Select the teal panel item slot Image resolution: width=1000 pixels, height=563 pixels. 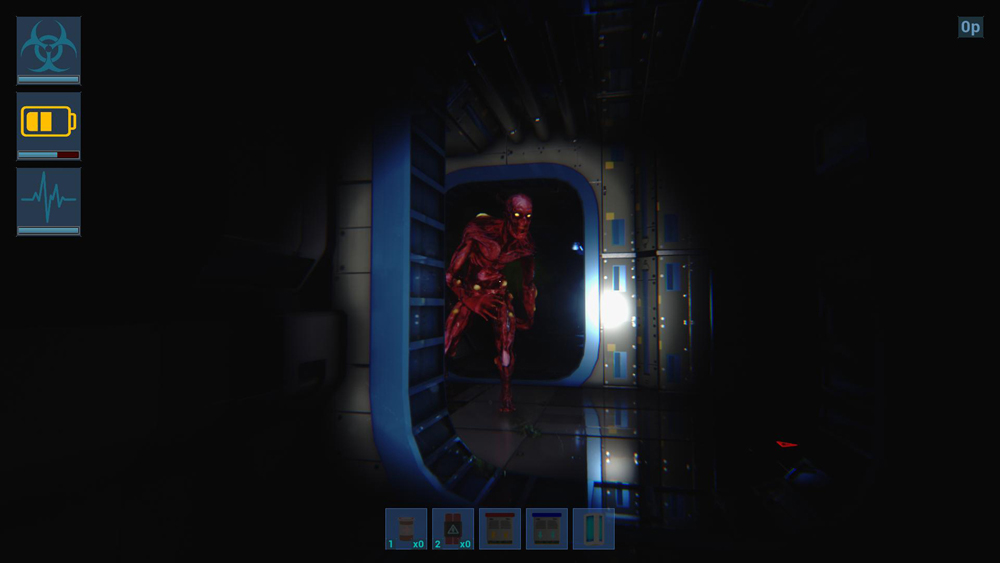pyautogui.click(x=593, y=529)
